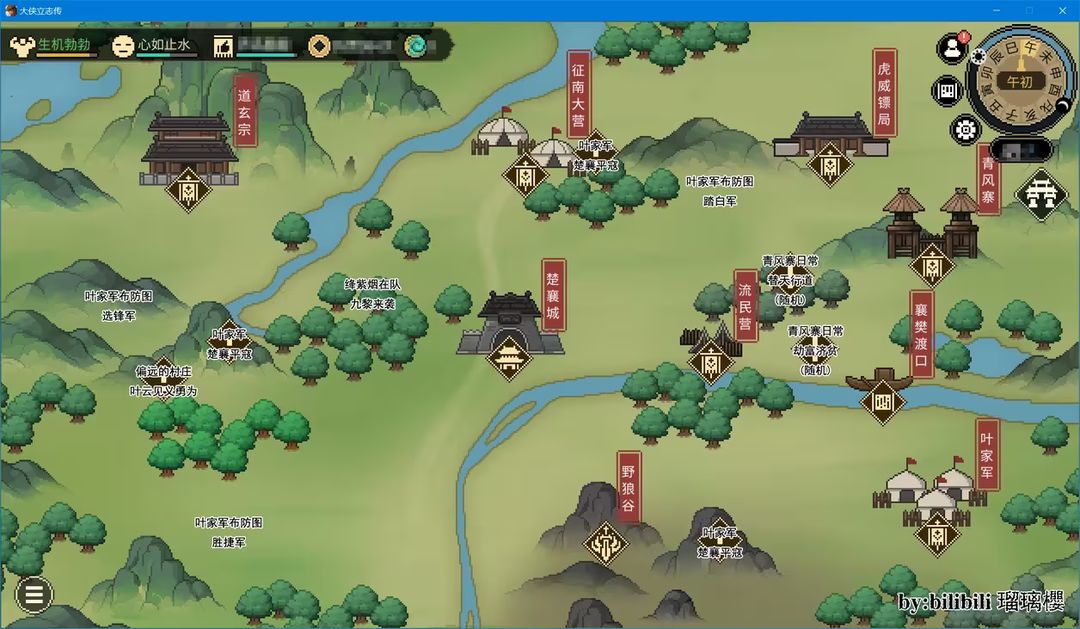Close the game window
The image size is (1080, 629).
coord(1057,10)
